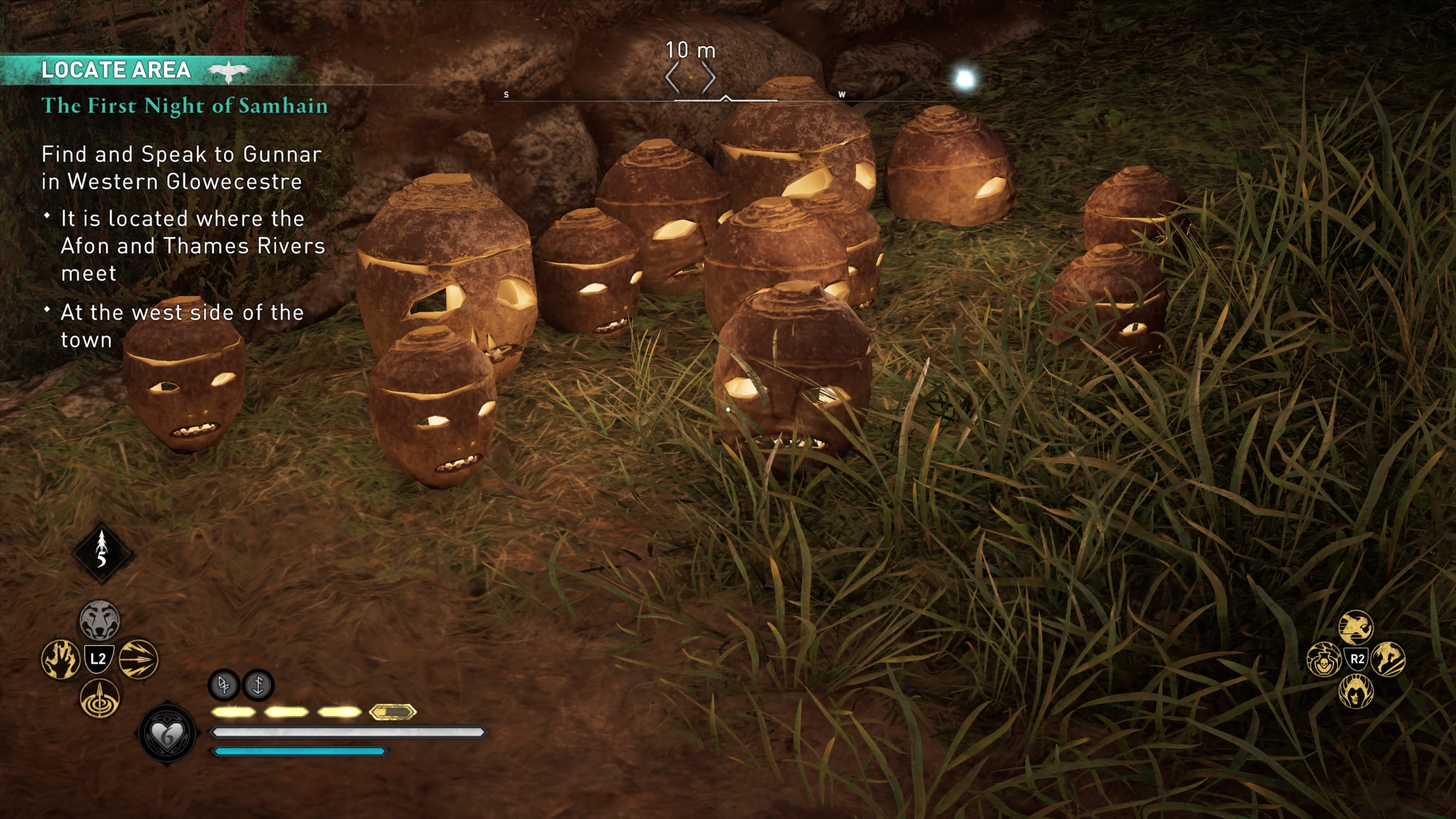Image resolution: width=1456 pixels, height=819 pixels.
Task: Activate the arrow target rings ability
Action: (99, 698)
